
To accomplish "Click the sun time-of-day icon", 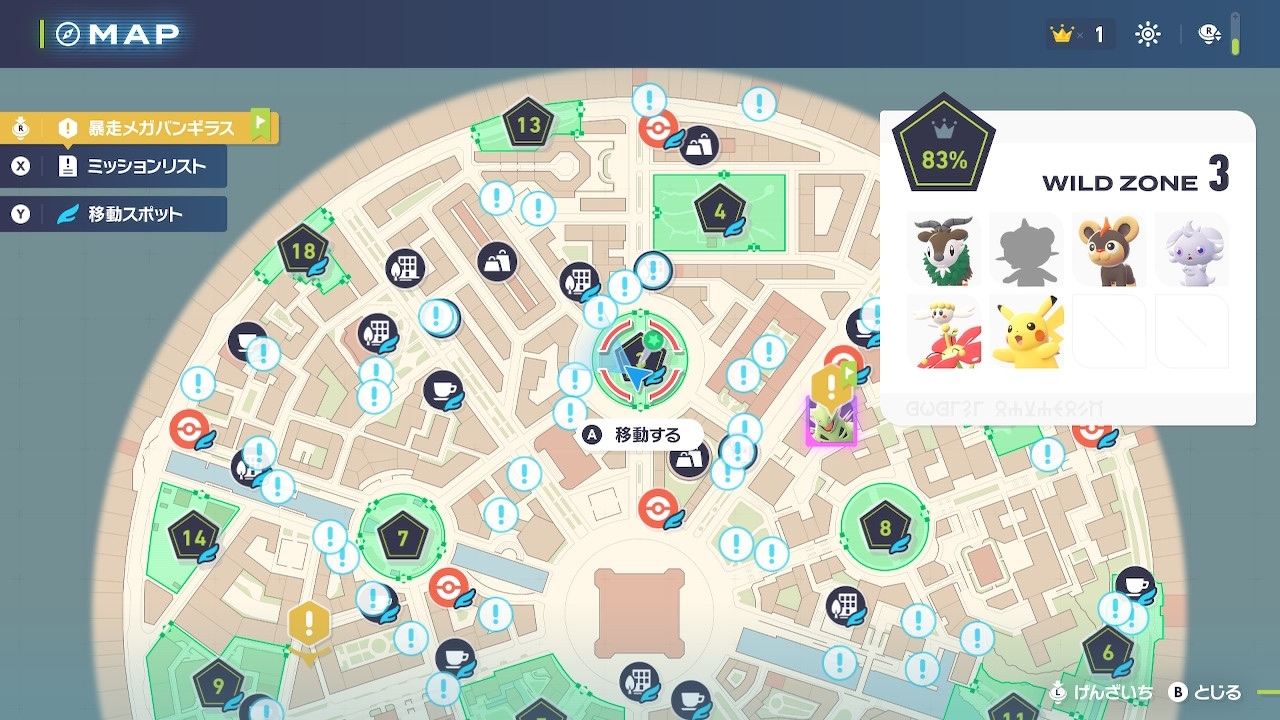I will (x=1147, y=35).
